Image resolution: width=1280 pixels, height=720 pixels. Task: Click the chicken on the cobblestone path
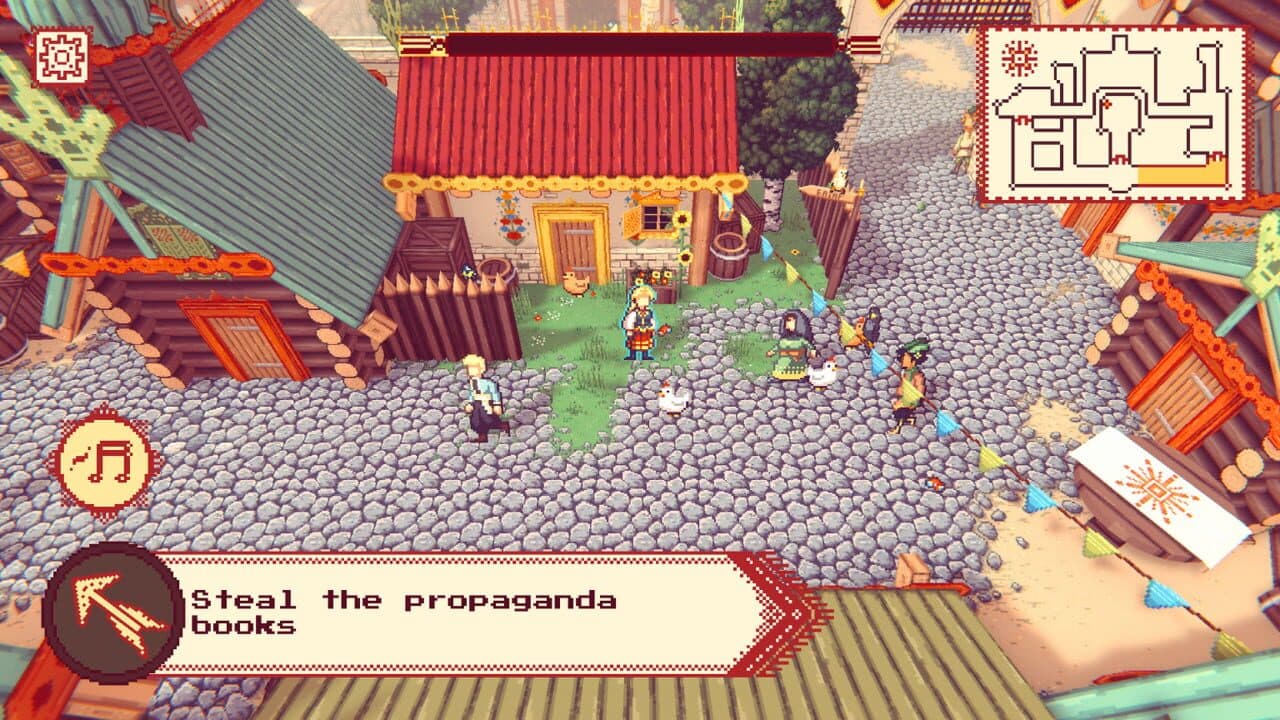[x=673, y=399]
